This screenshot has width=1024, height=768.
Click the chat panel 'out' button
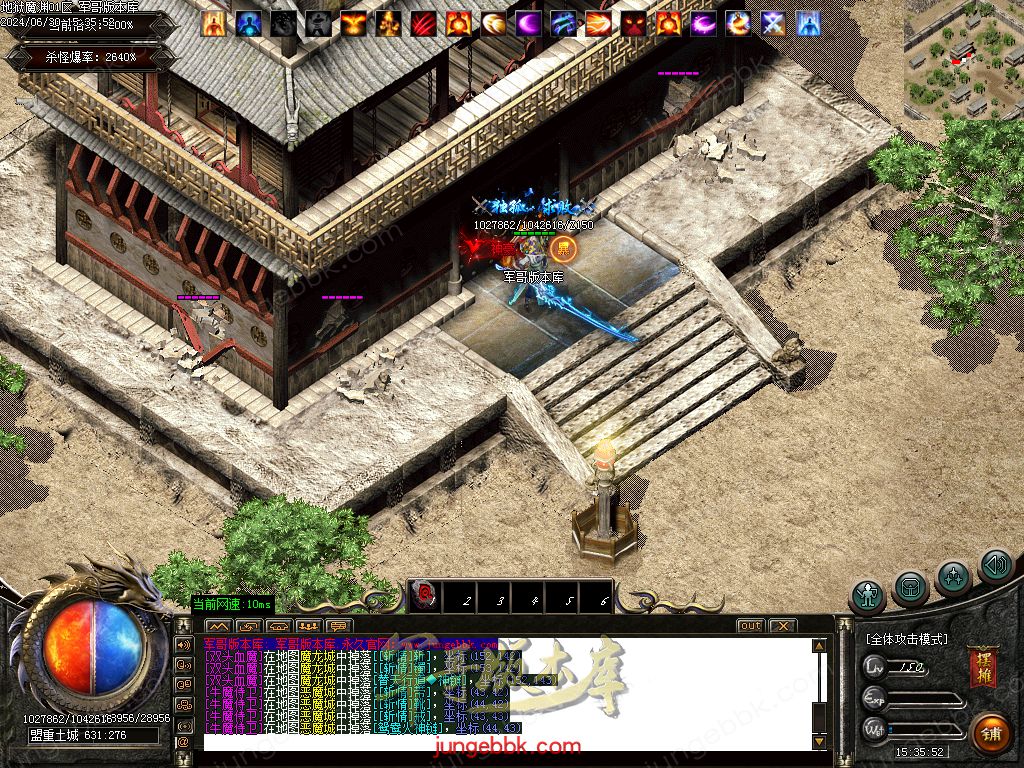click(750, 626)
